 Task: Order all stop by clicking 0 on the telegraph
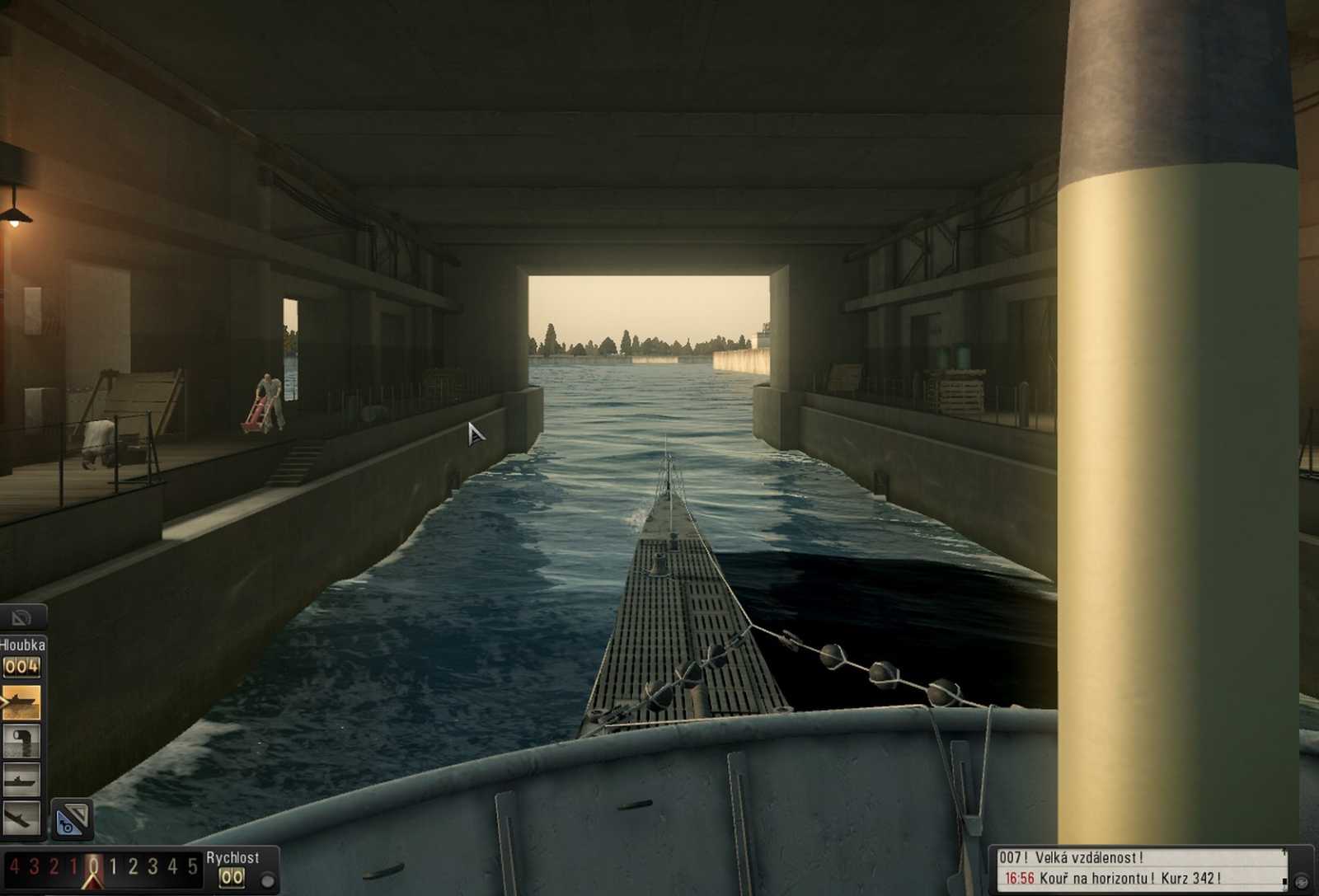coord(95,864)
